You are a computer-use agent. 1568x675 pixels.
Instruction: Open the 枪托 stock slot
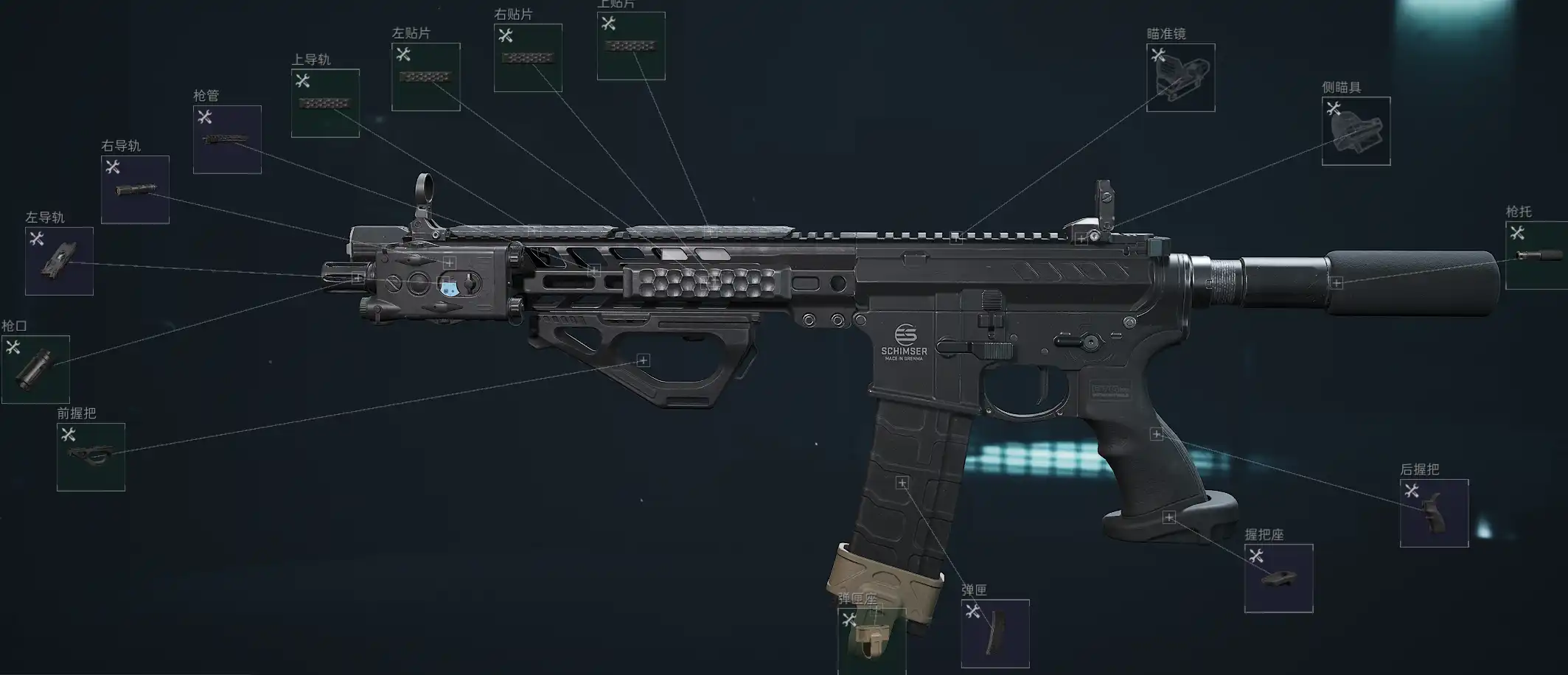(x=1536, y=255)
